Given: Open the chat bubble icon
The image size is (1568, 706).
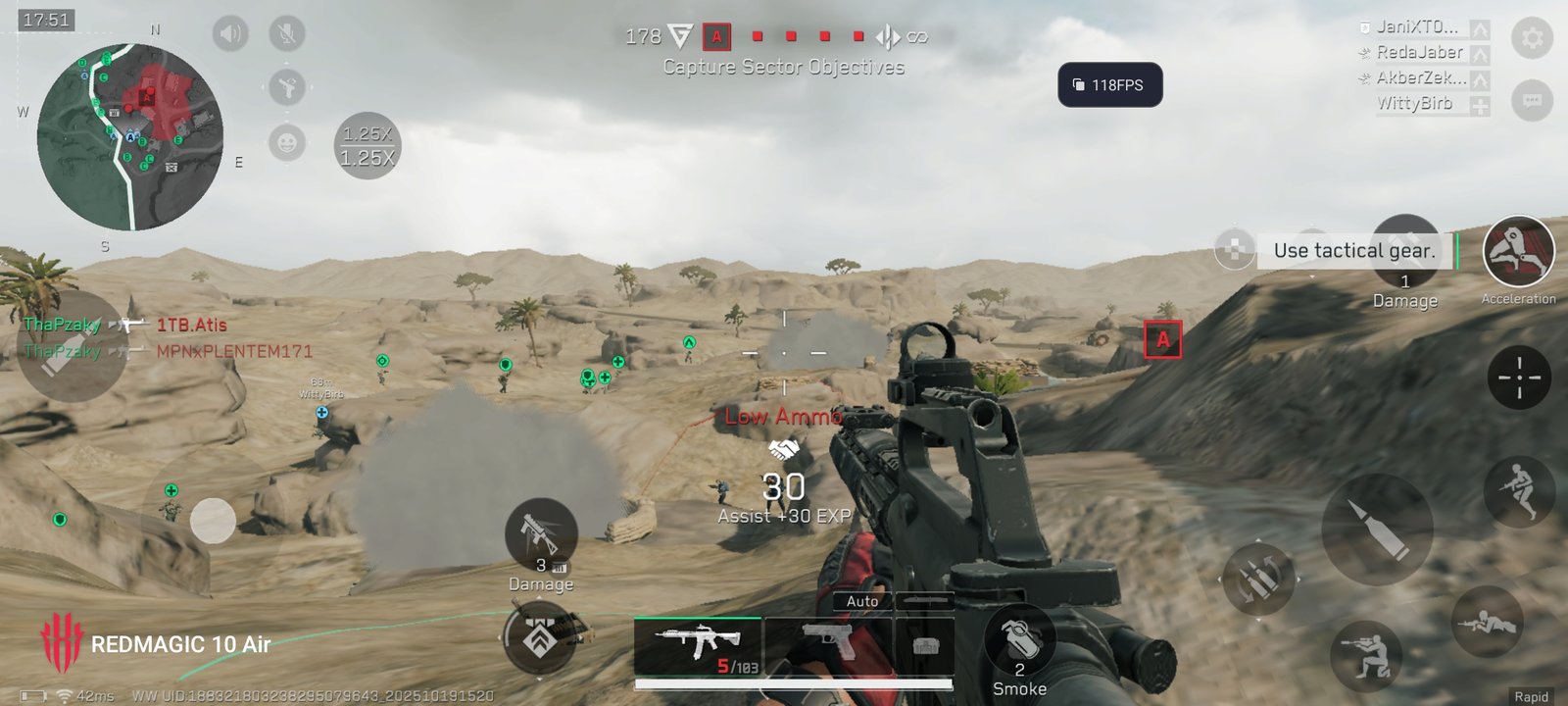Looking at the screenshot, I should click(x=1532, y=100).
